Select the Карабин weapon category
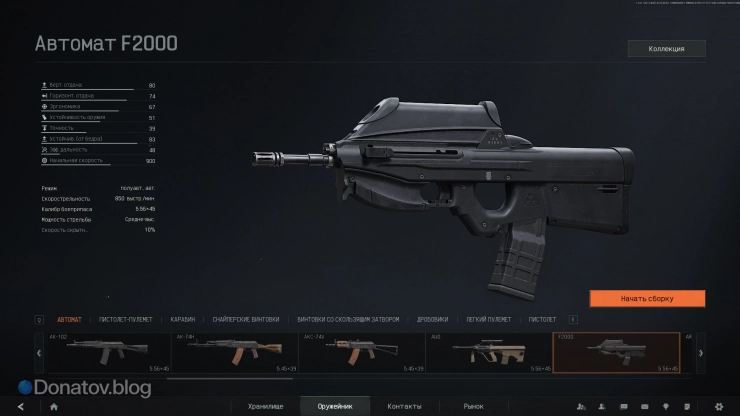 click(182, 319)
